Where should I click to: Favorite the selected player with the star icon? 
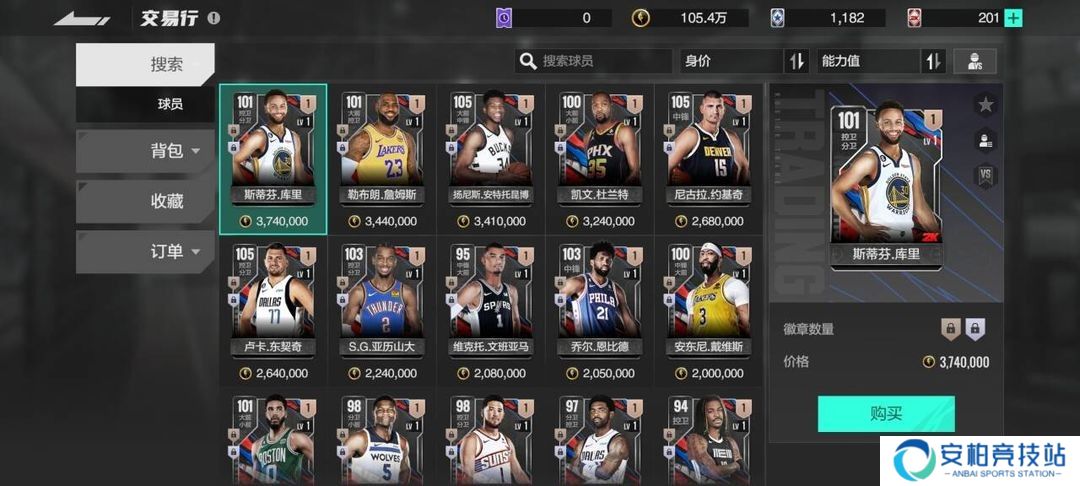(x=986, y=104)
